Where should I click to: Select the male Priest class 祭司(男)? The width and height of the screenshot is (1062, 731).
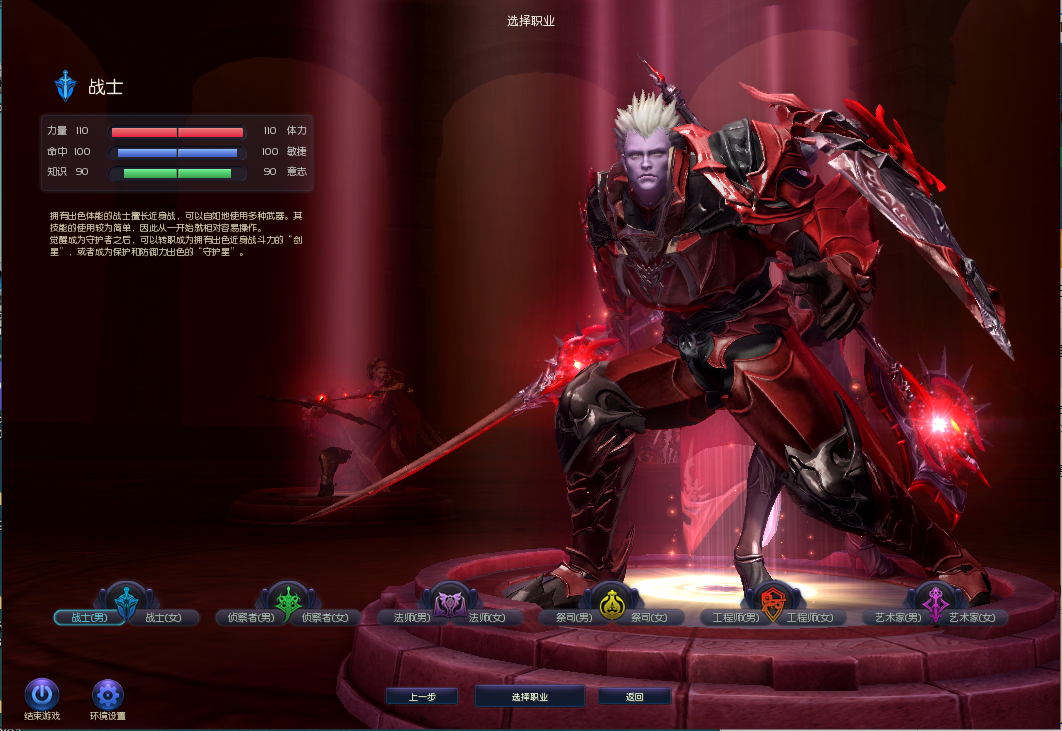pos(574,617)
